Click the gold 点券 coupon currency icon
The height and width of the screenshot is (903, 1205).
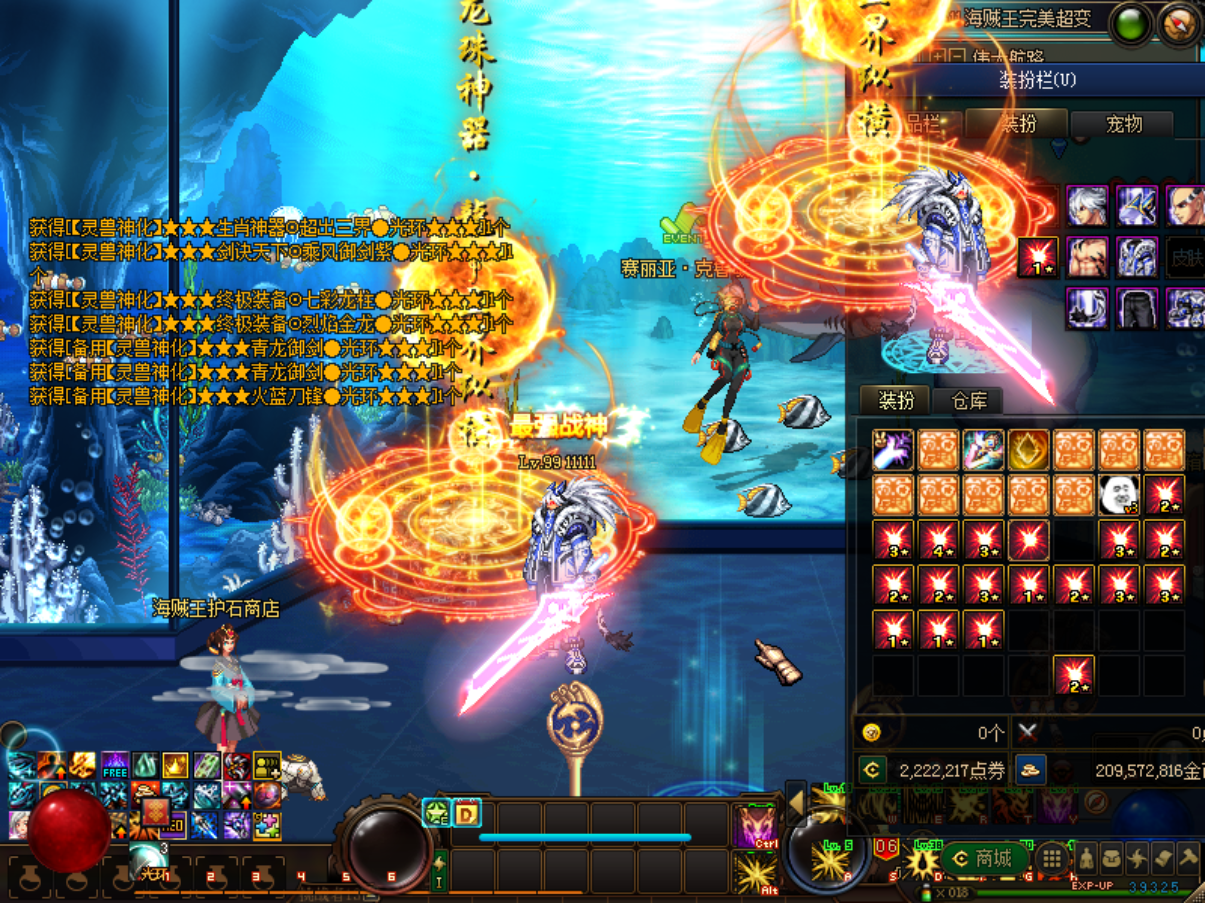(x=872, y=770)
